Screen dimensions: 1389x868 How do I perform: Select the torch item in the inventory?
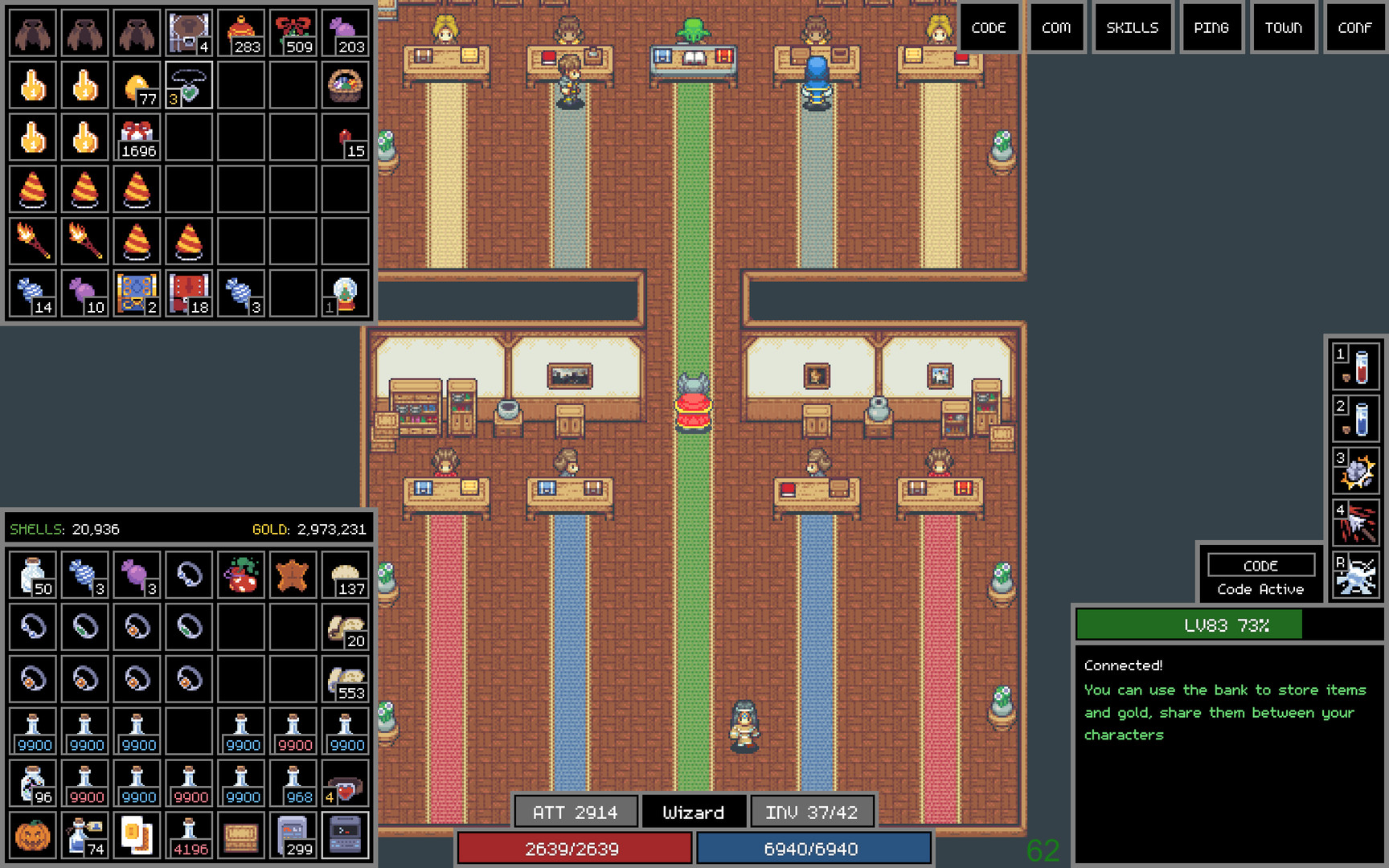[x=32, y=241]
